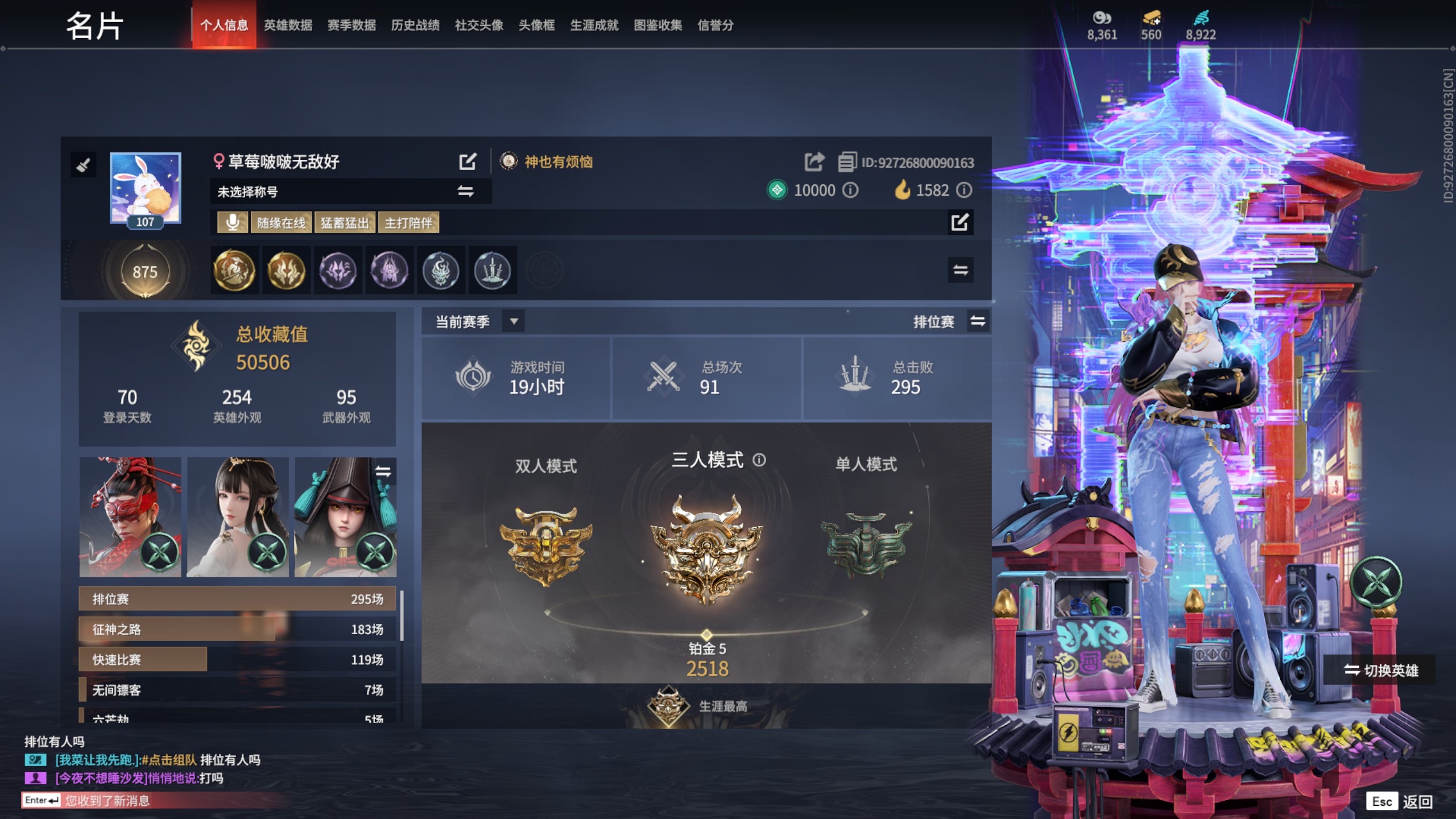Screen dimensions: 1456x819
Task: Switch to the 英雄数据 tab
Action: click(288, 26)
